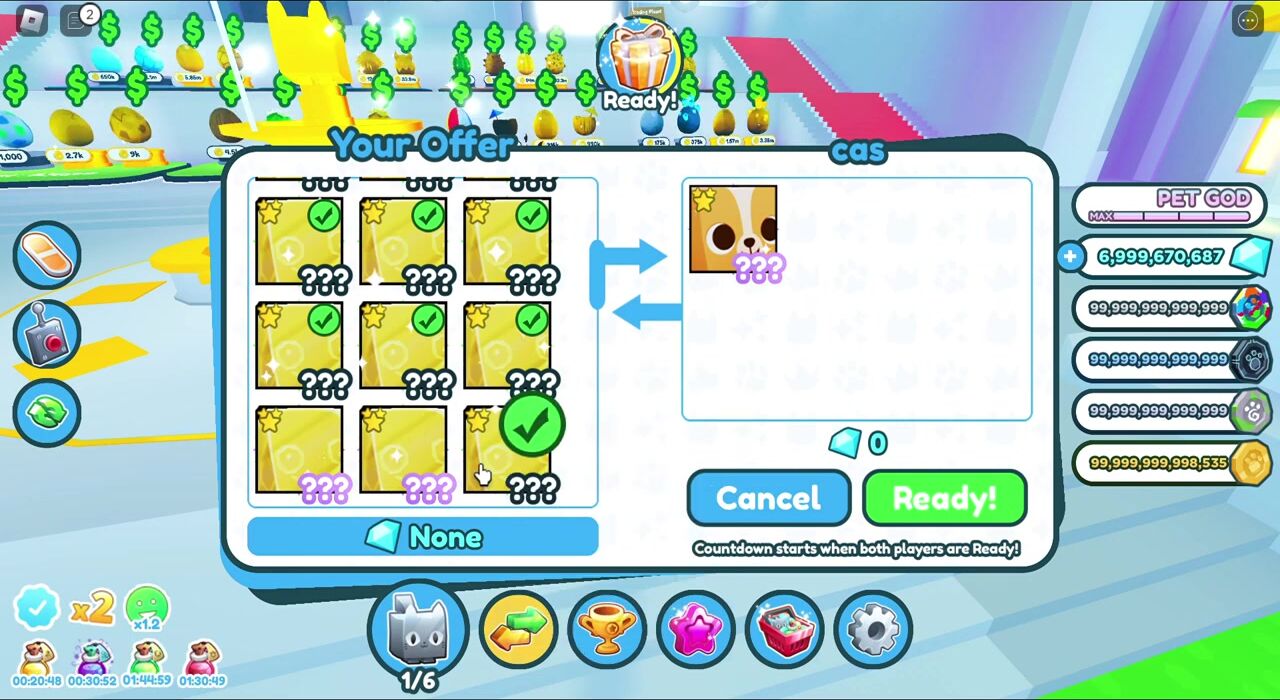Click the green swirl icon button
The image size is (1280, 700).
coord(47,412)
